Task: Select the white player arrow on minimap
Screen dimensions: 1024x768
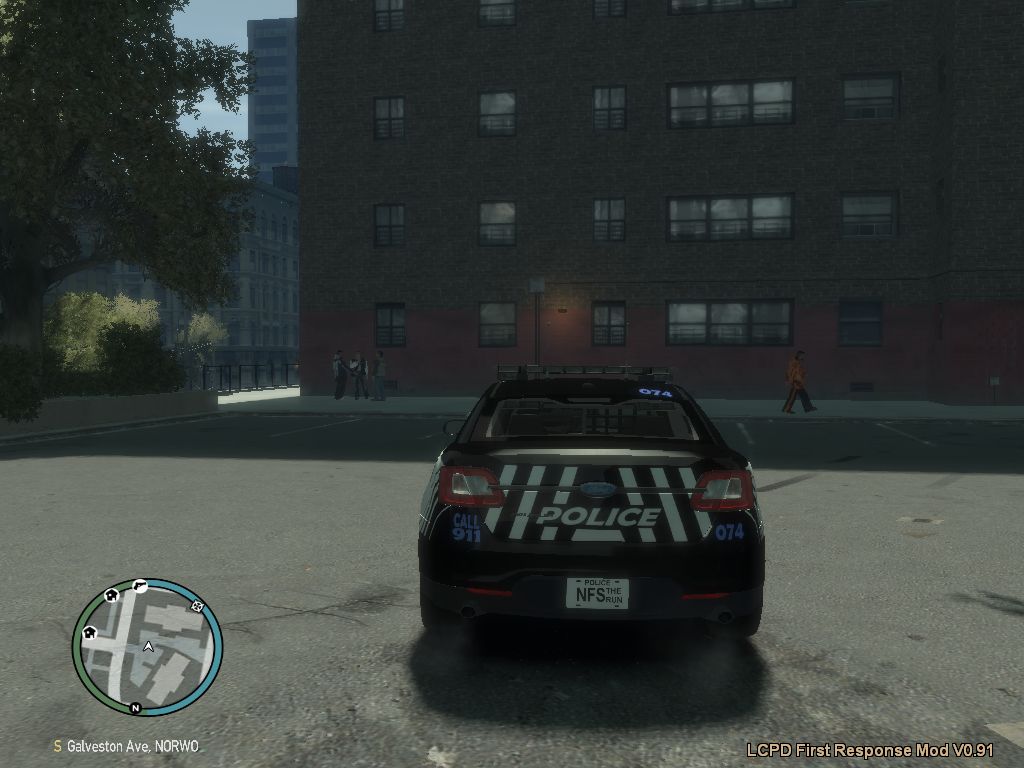Action: pos(148,647)
